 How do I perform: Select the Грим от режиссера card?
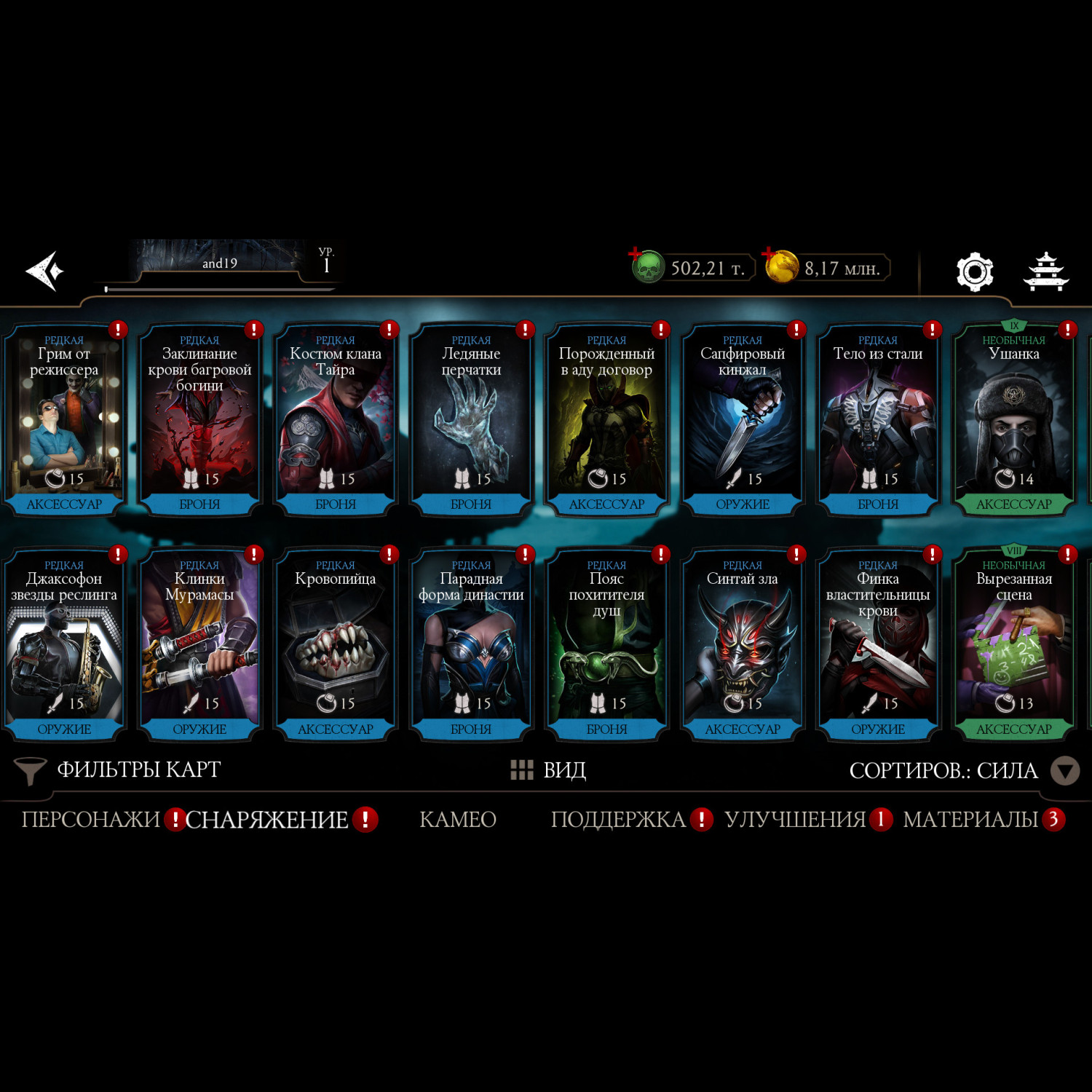click(x=64, y=420)
